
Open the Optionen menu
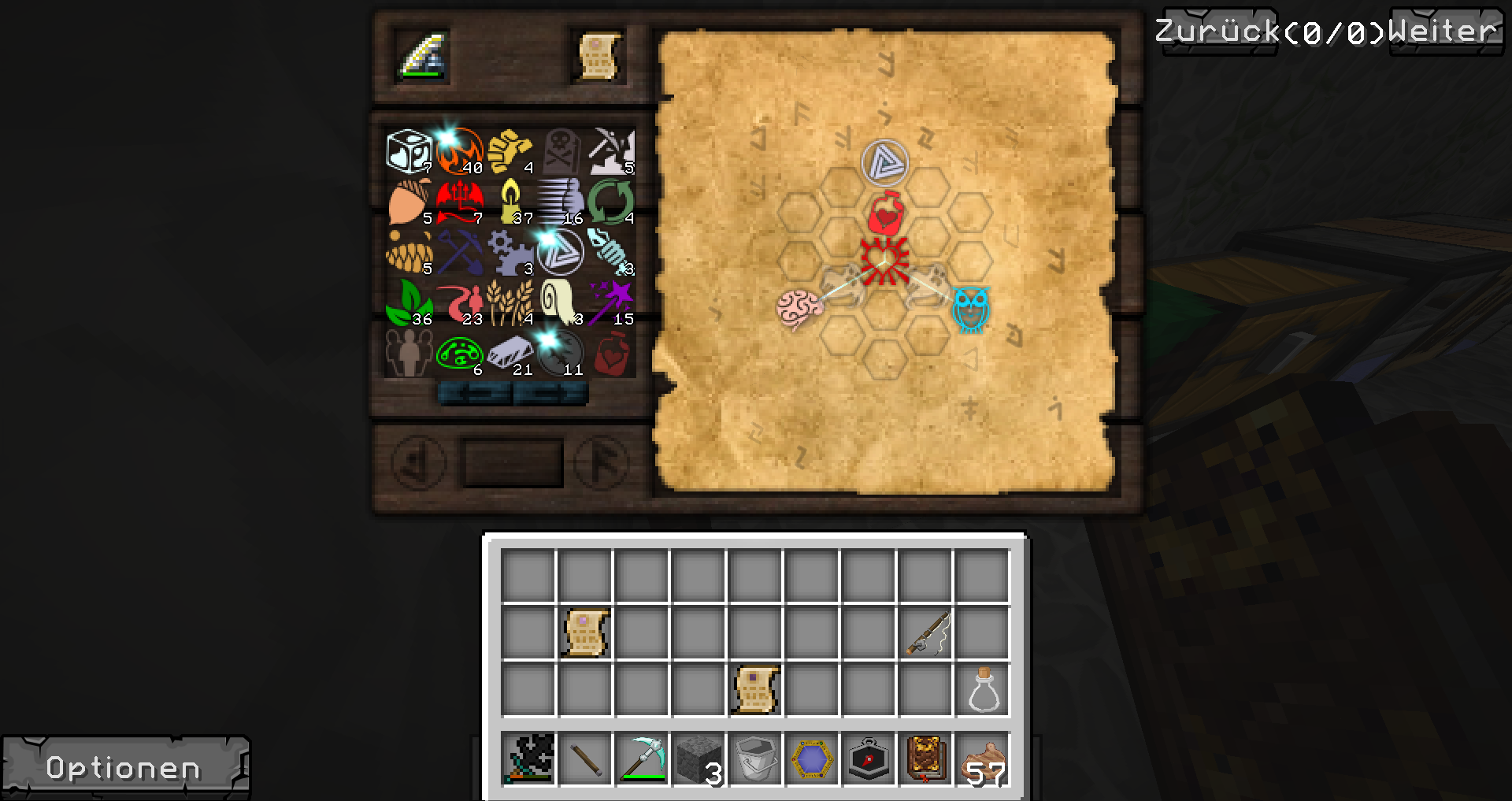pos(124,768)
